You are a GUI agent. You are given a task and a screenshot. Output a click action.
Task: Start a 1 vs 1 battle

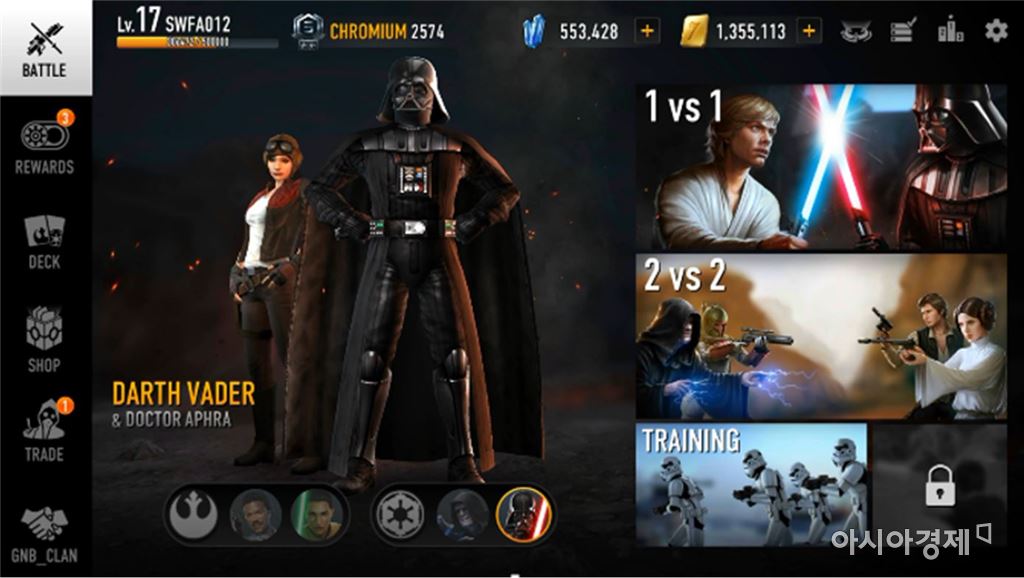821,167
